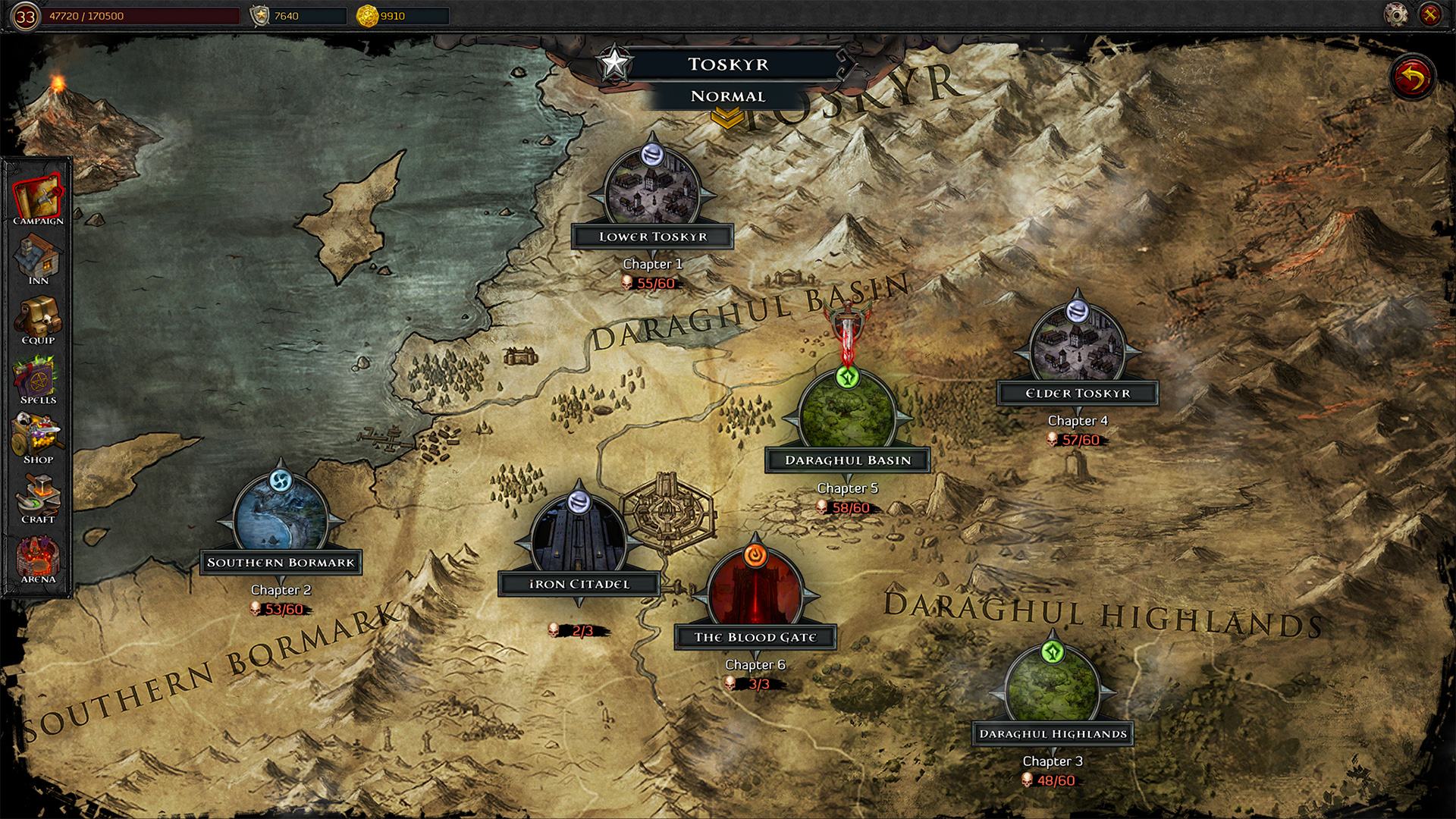This screenshot has height=819, width=1456.
Task: Open The Blood Gate chapter
Action: [x=755, y=590]
